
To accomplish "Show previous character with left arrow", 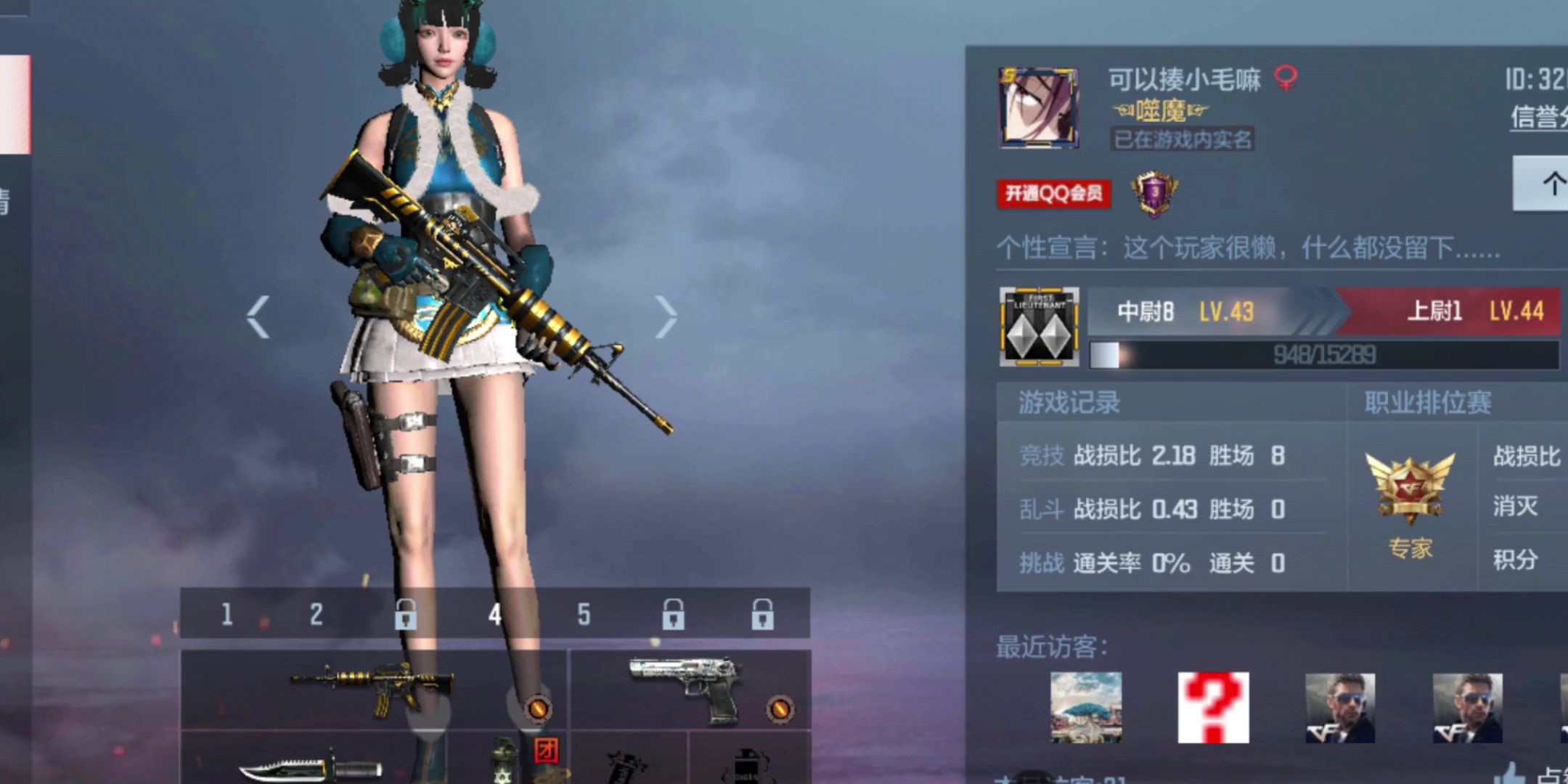I will pos(258,317).
